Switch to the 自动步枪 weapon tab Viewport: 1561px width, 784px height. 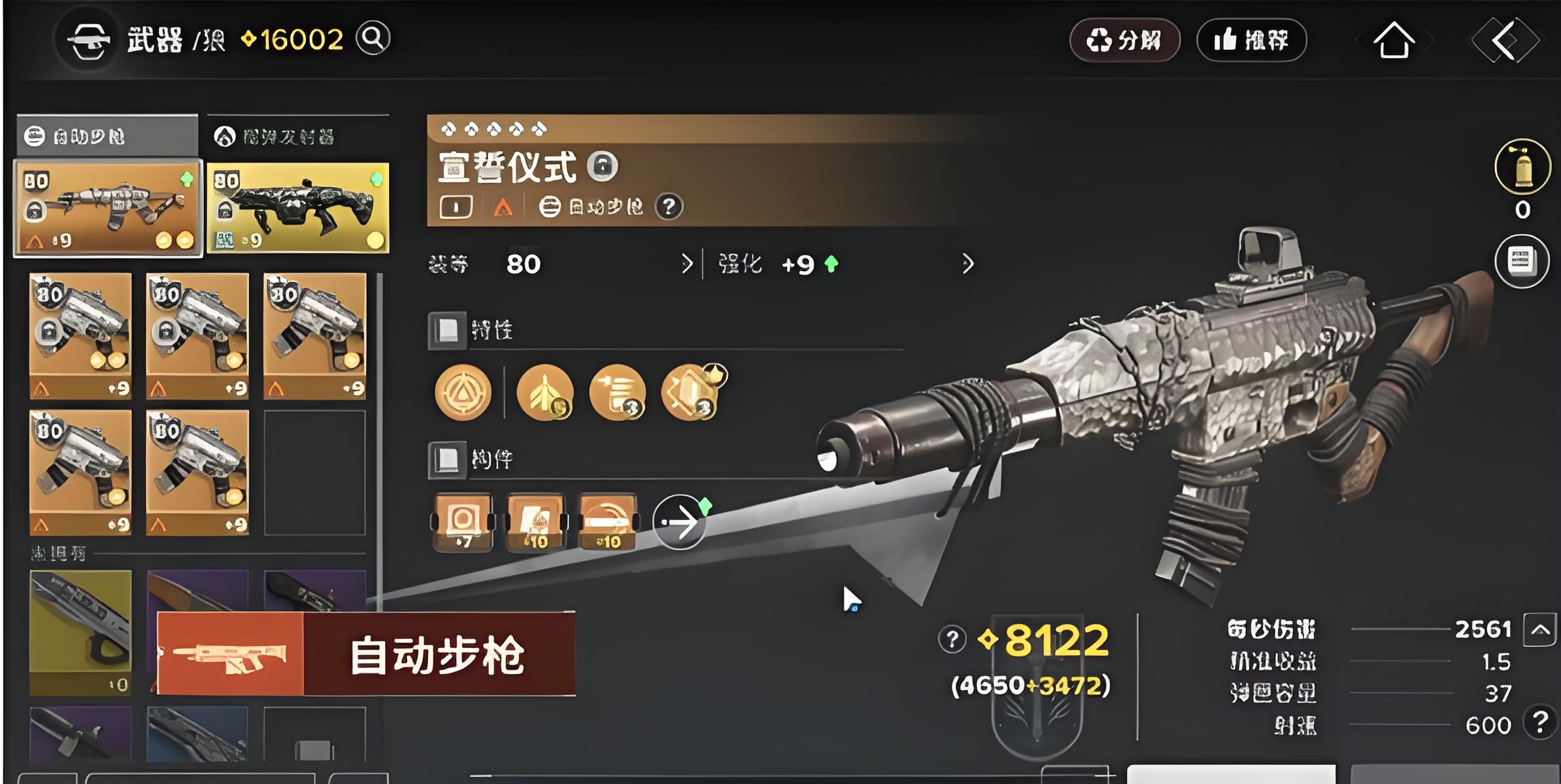(107, 137)
